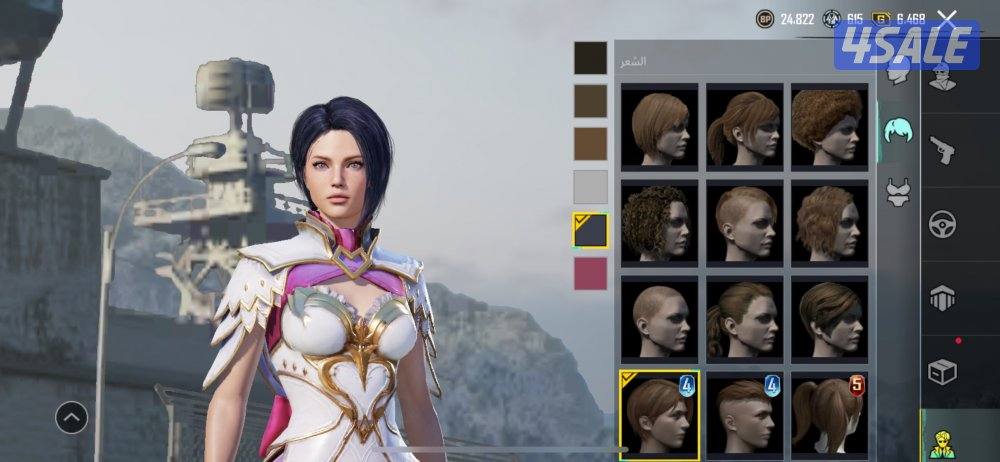Apply the grey hair color swatch
The height and width of the screenshot is (462, 1000).
pos(590,187)
